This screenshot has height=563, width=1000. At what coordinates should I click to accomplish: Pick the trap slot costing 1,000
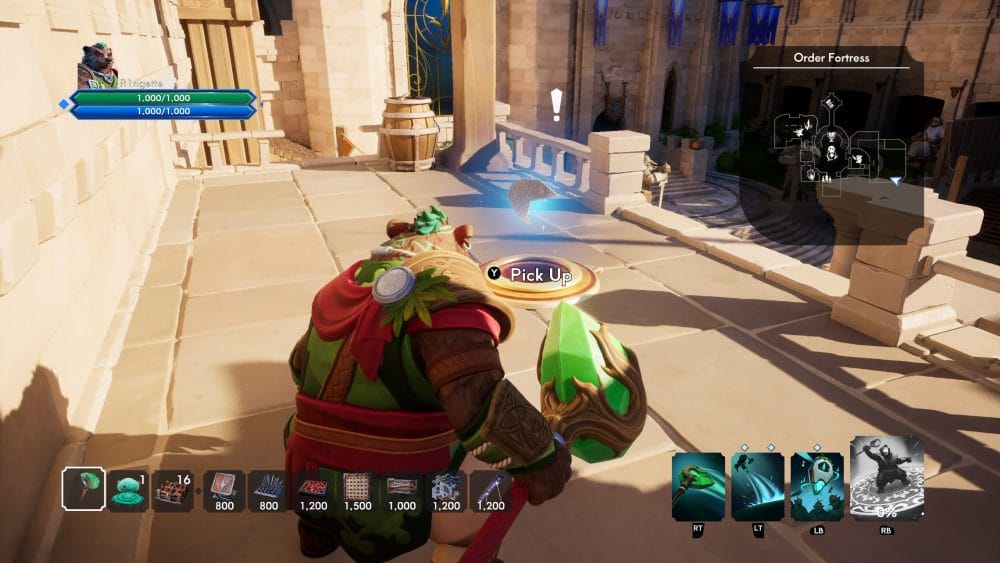(x=402, y=490)
